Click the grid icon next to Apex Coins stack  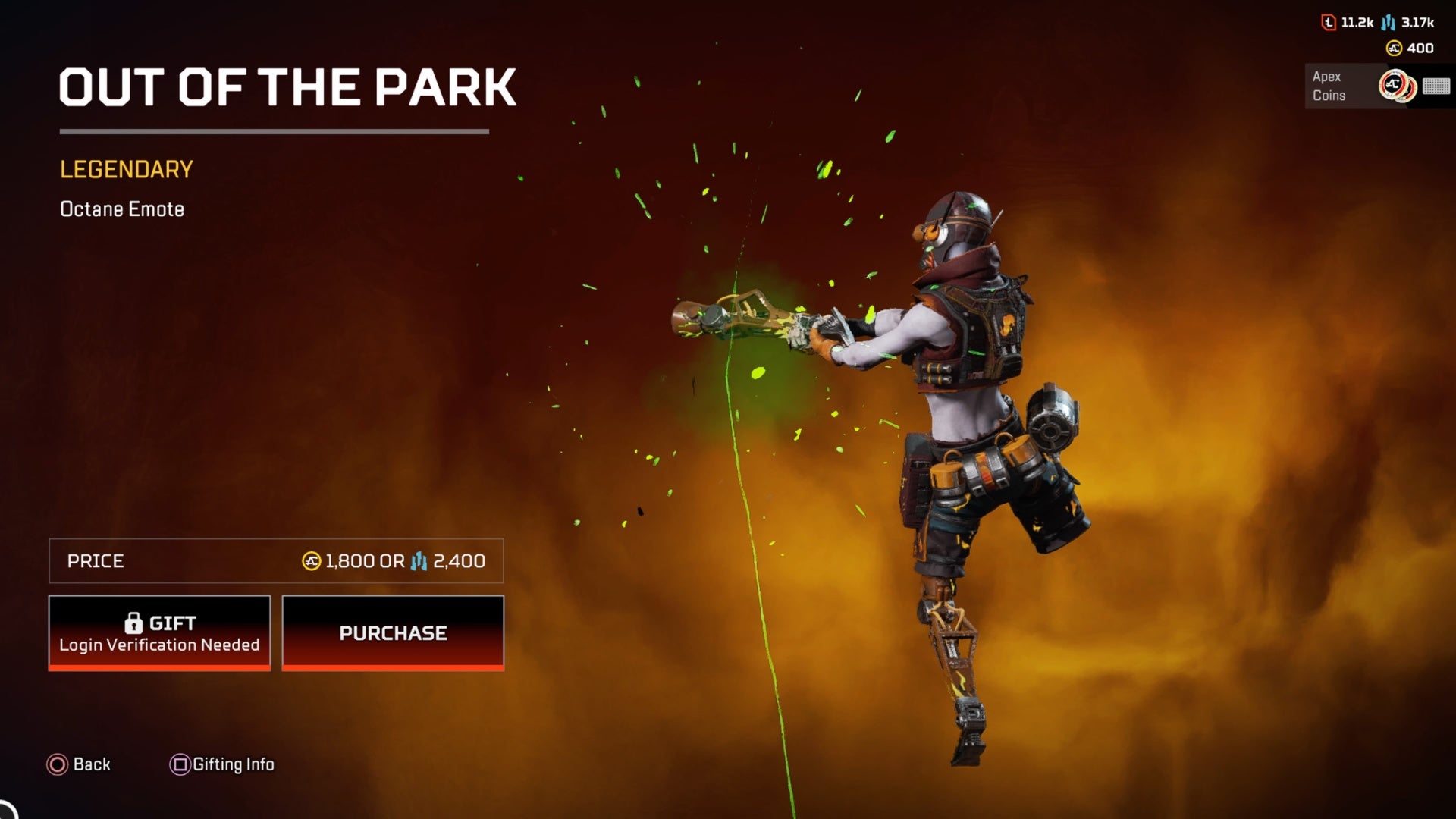1436,87
